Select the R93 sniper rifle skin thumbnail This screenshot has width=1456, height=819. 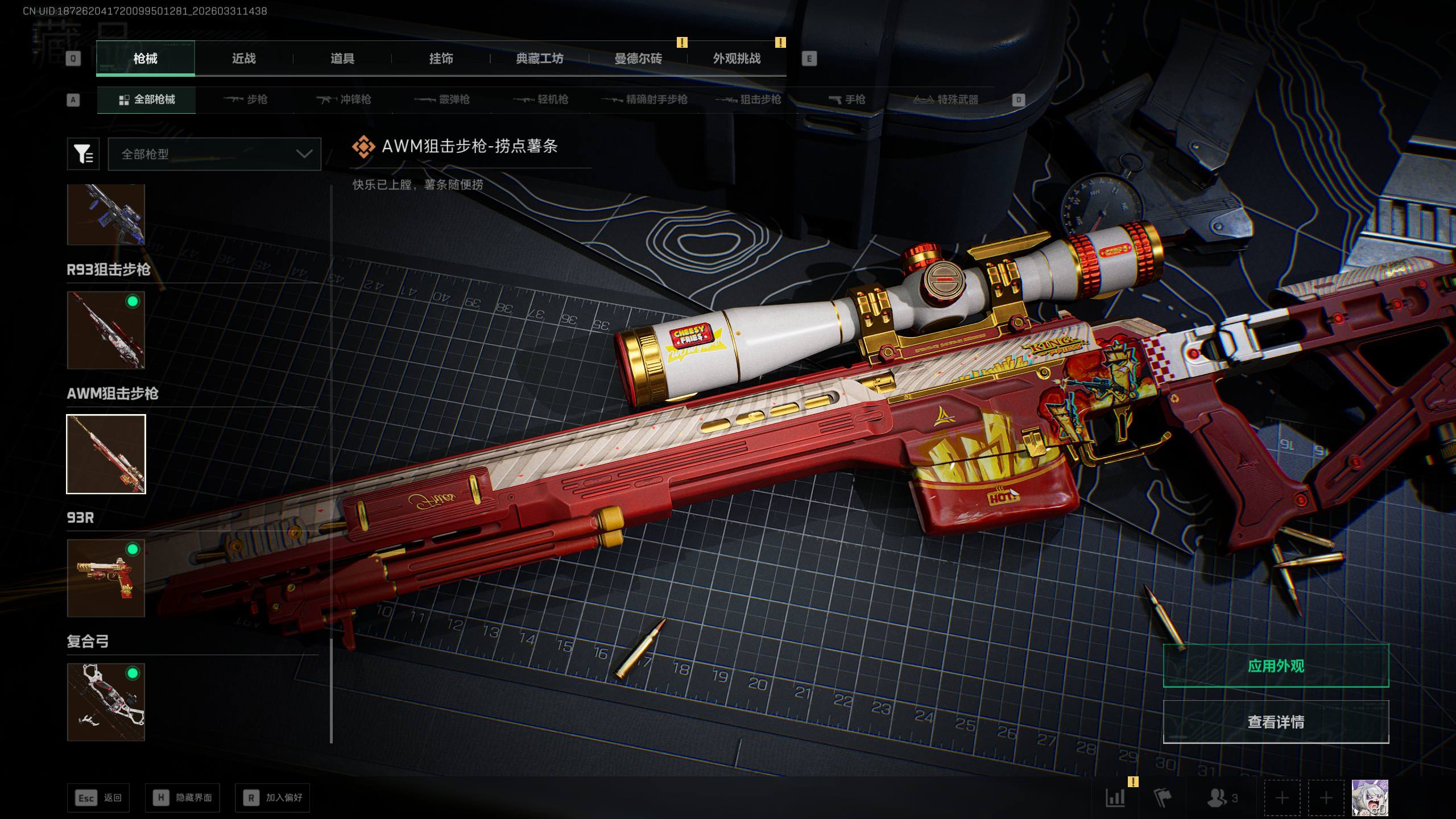(106, 330)
